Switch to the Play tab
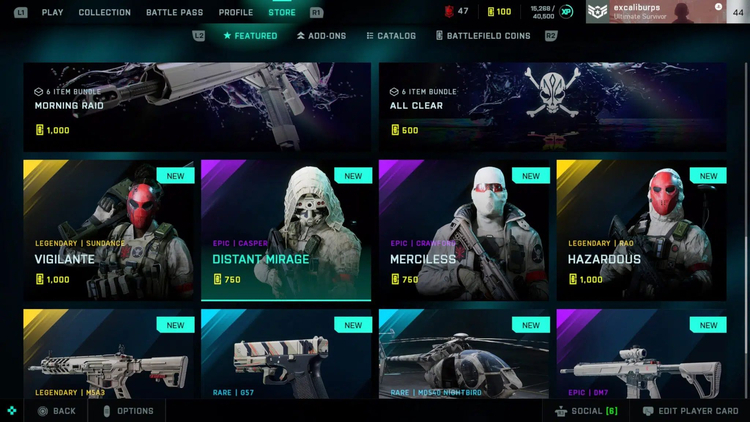The width and height of the screenshot is (750, 422). (52, 12)
